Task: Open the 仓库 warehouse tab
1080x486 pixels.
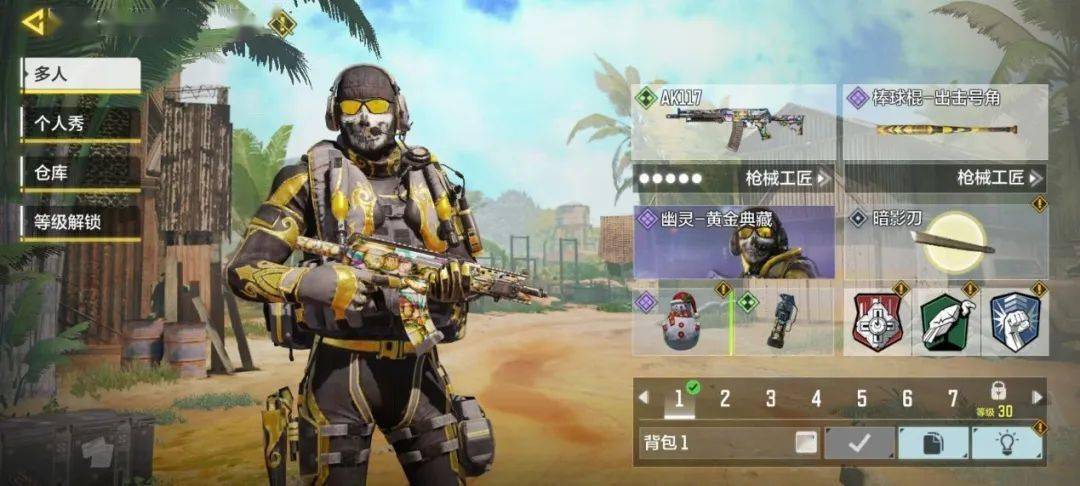Action: [80, 173]
